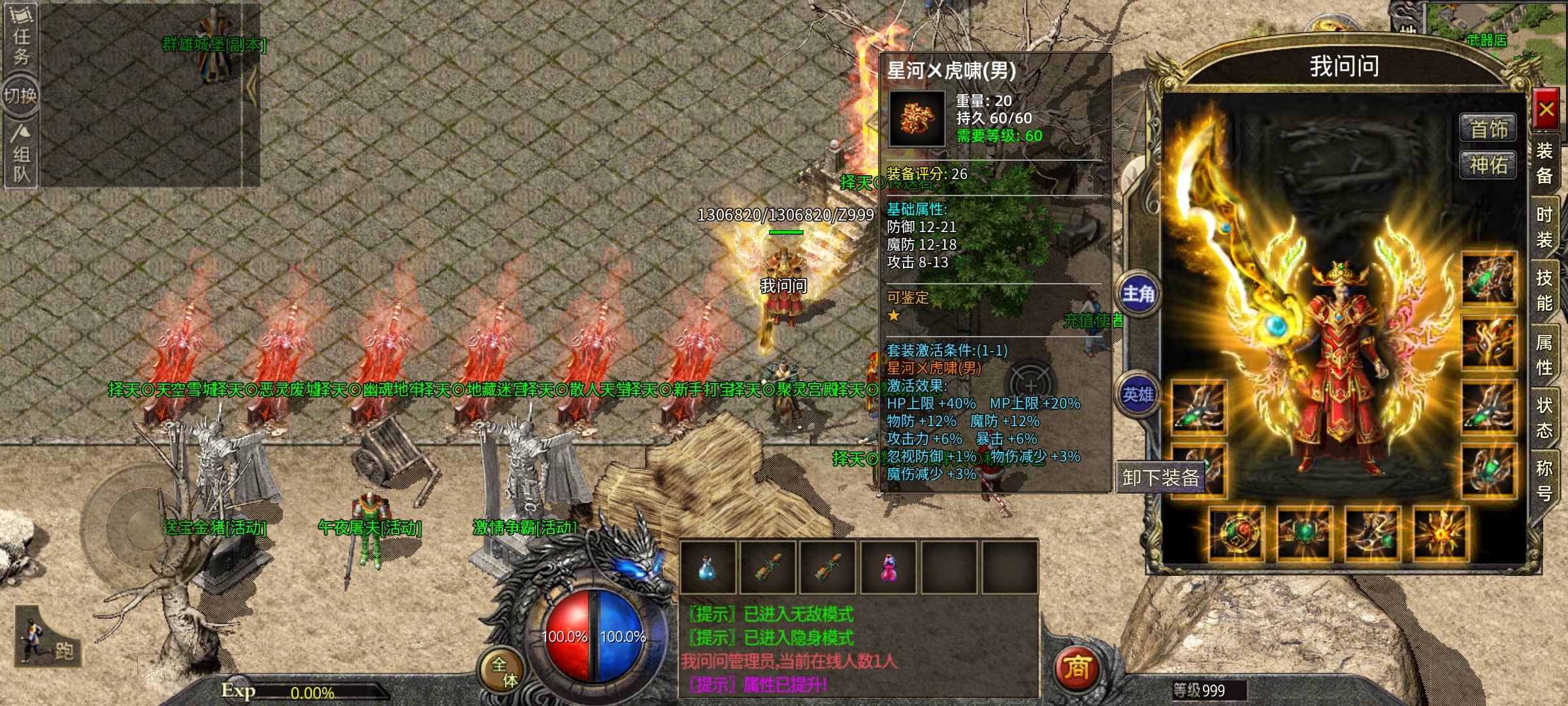Select the red-green yin-yang medallion slot

tap(1235, 533)
